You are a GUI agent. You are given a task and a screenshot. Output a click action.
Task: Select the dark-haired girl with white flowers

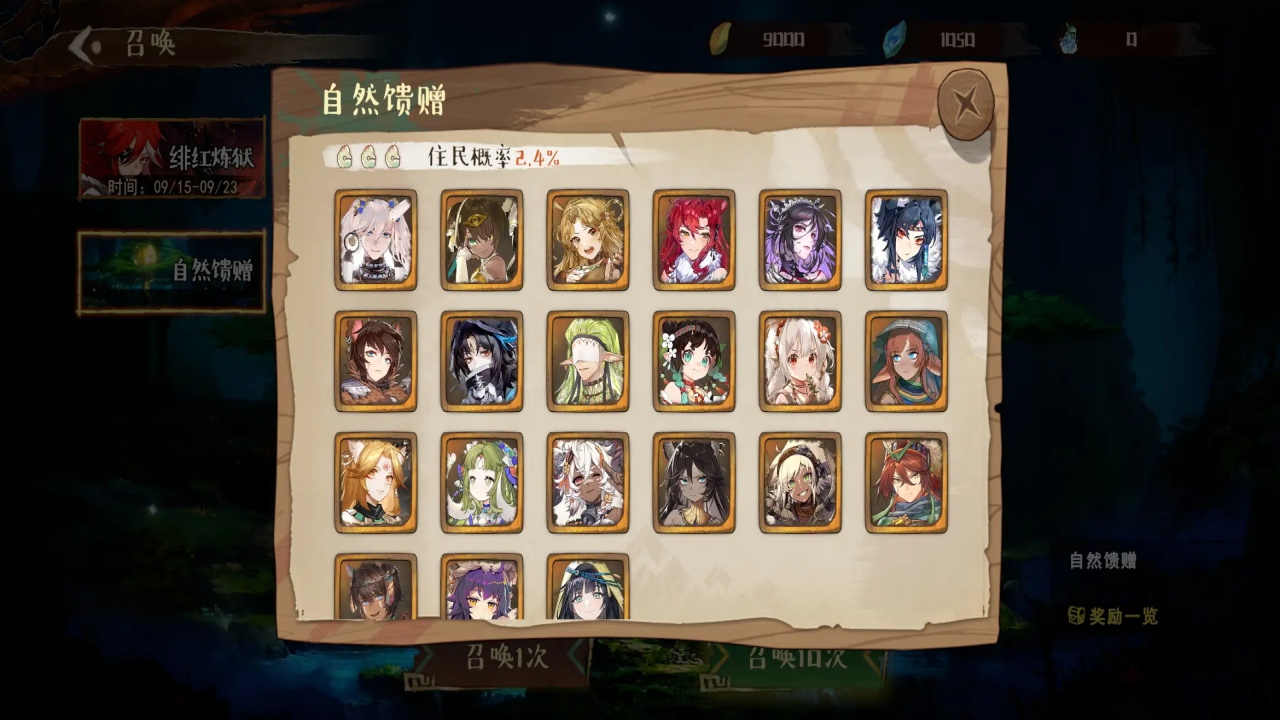point(694,361)
